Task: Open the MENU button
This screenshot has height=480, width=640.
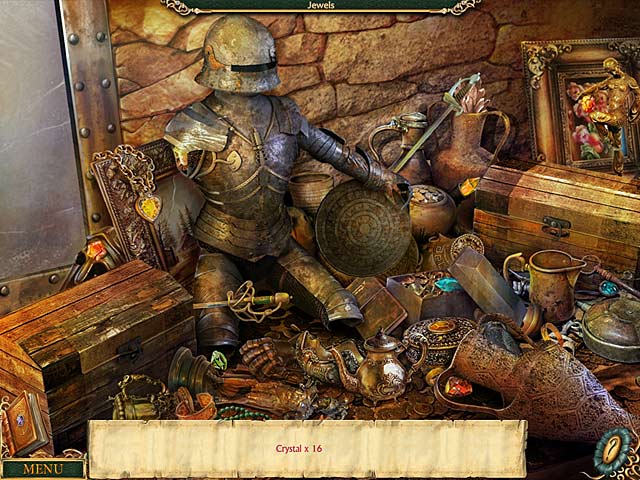Action: [43, 468]
